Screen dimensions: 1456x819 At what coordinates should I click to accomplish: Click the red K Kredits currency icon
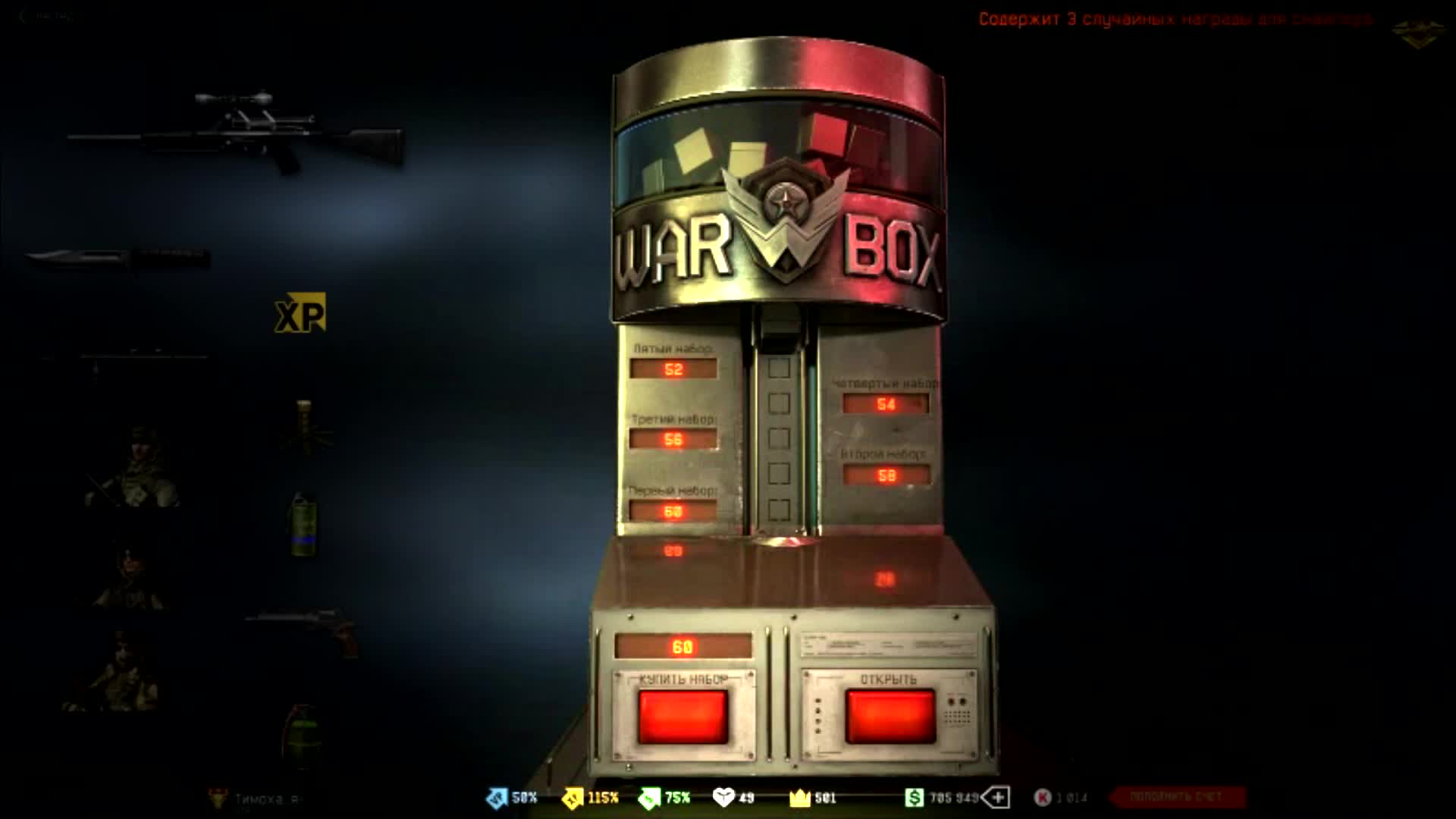1042,797
